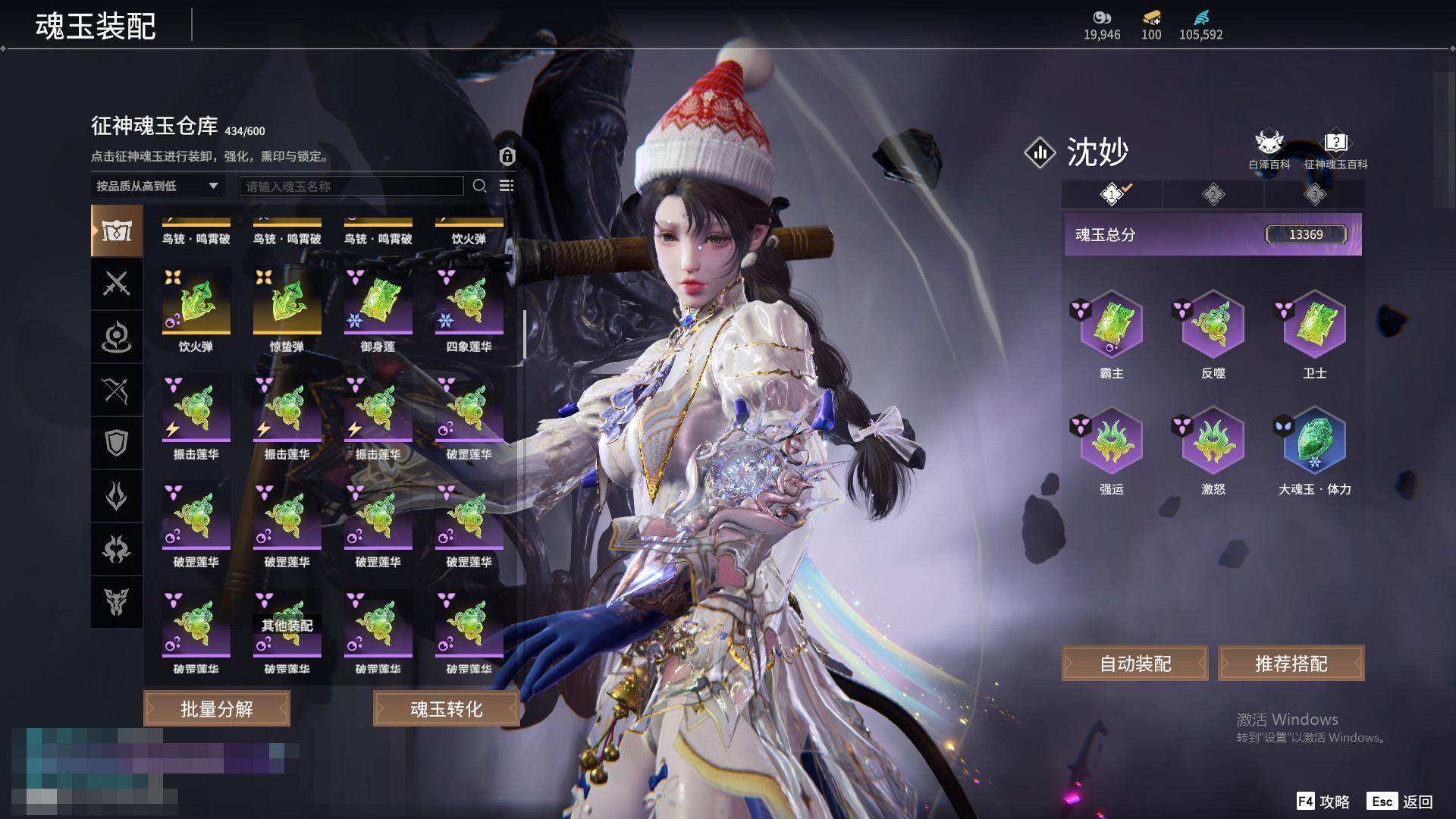Toggle the warehouse lock icon
Screen dimensions: 1456x819
click(507, 156)
